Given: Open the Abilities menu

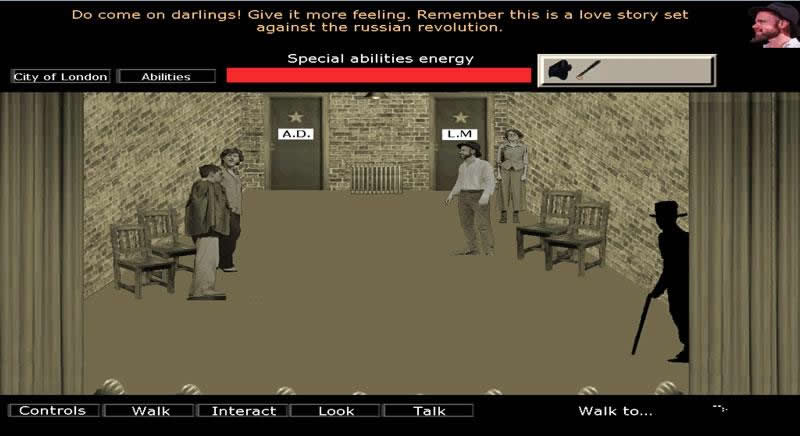Looking at the screenshot, I should (166, 76).
